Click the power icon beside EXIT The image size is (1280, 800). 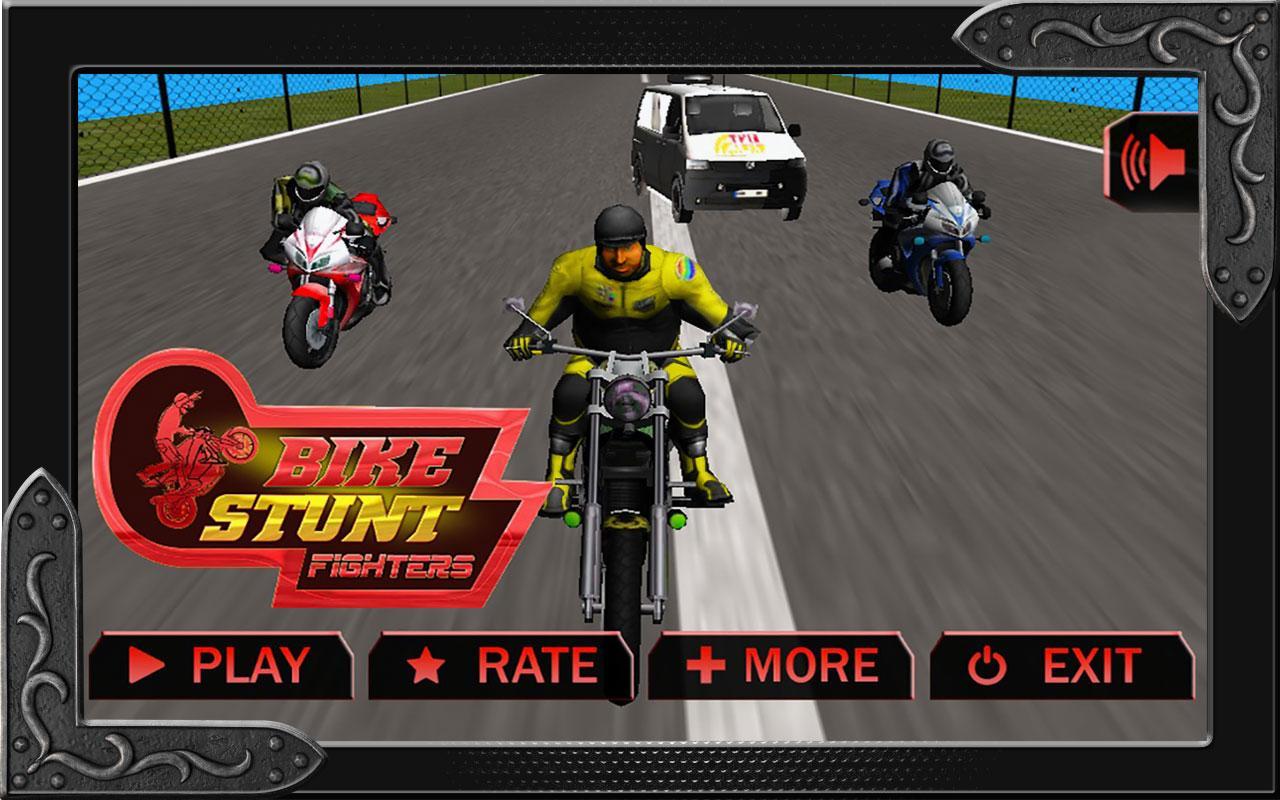pos(986,662)
